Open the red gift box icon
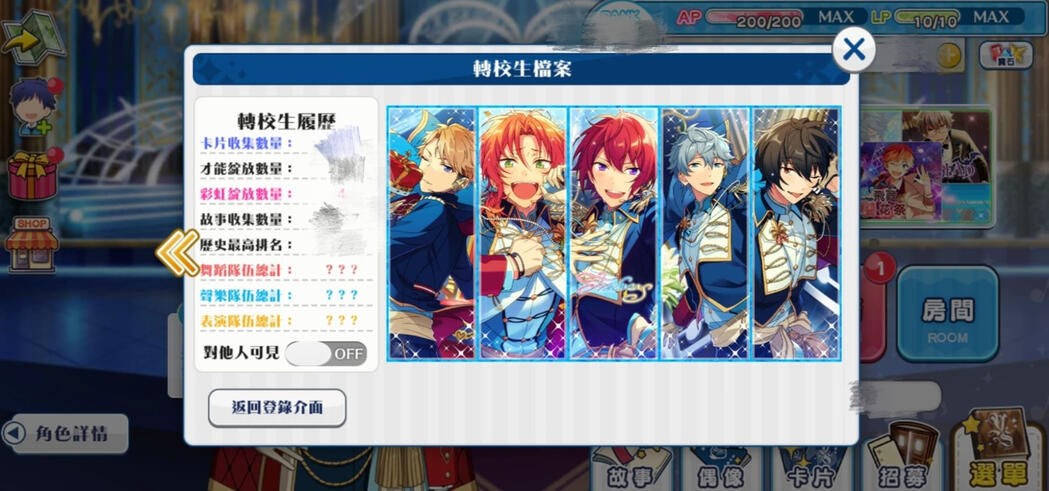 pos(33,174)
